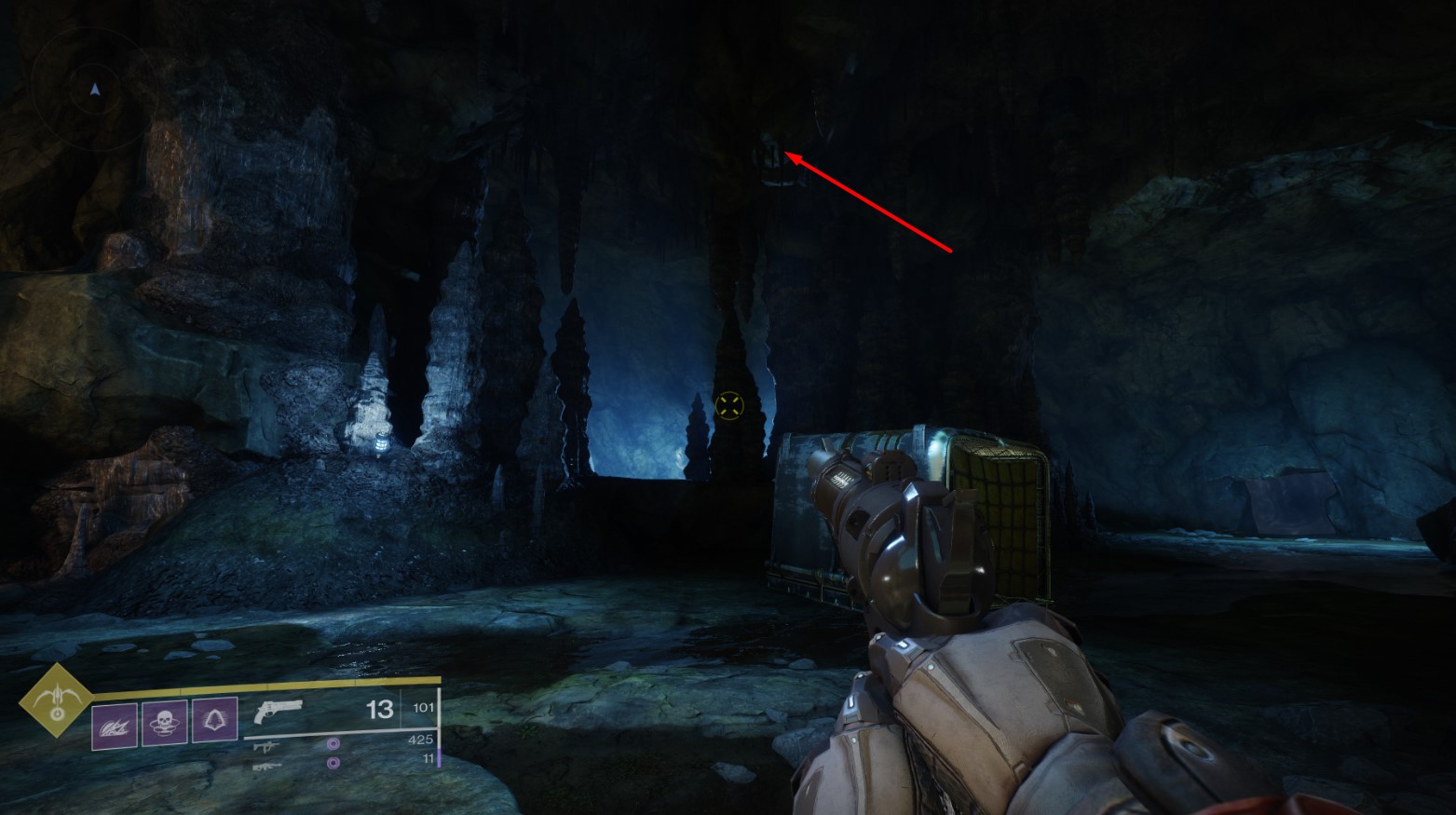Select the SMG secondary weapon icon
1456x815 pixels.
(266, 746)
